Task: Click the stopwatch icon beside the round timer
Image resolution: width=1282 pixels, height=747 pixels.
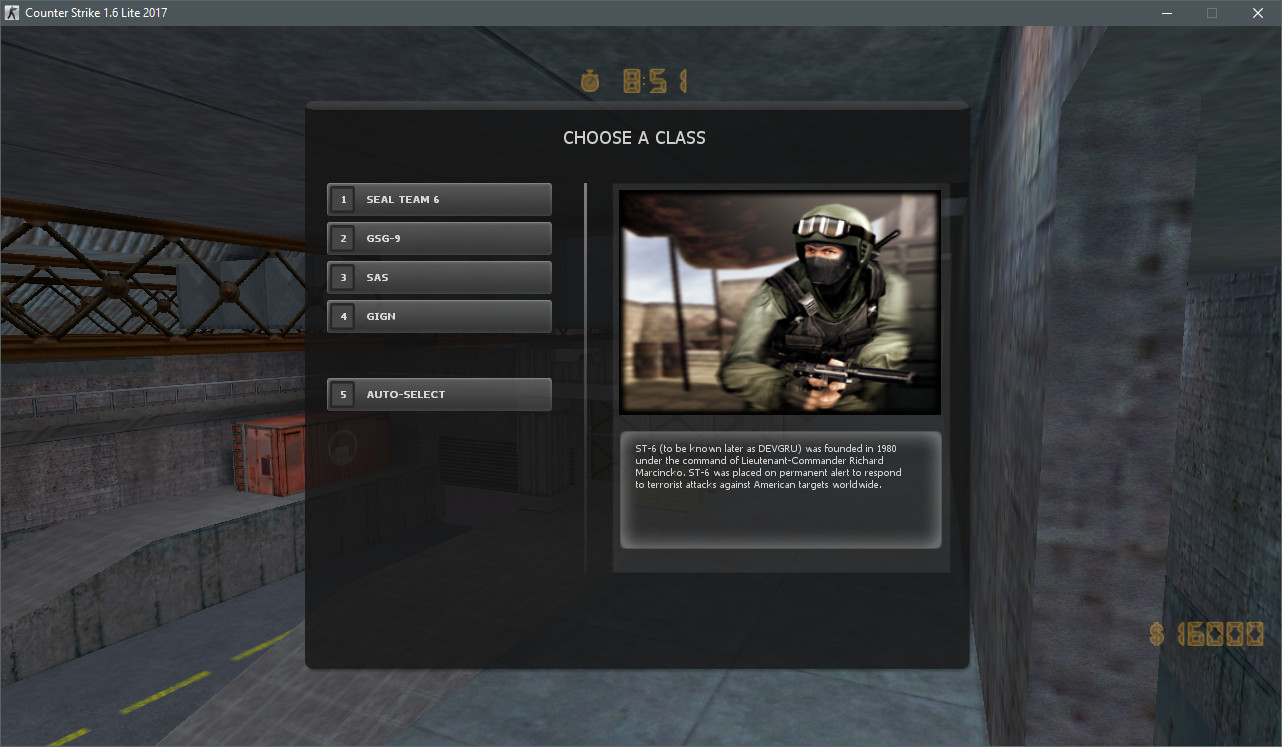Action: tap(590, 82)
